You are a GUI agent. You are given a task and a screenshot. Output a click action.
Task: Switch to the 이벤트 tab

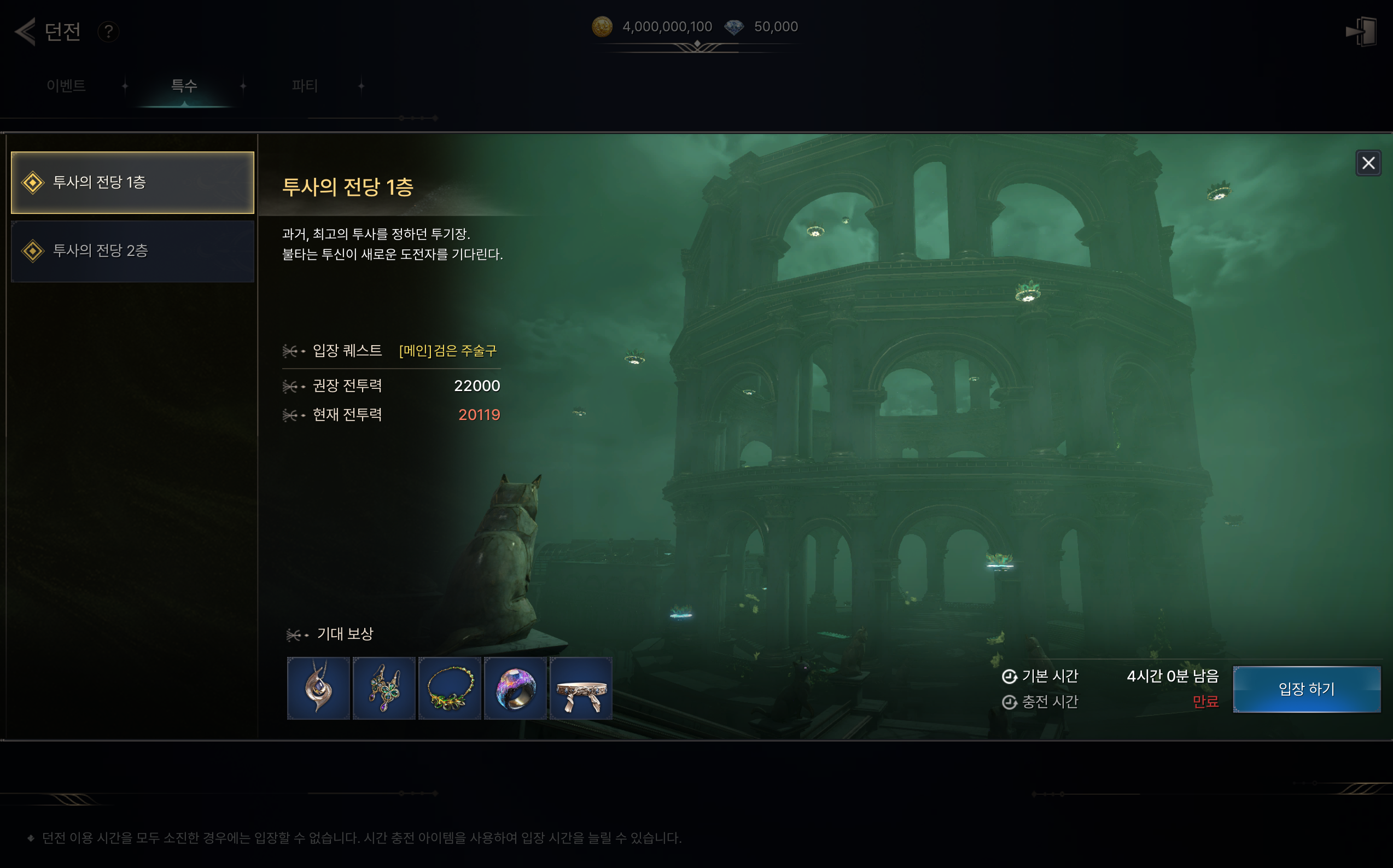[x=66, y=85]
